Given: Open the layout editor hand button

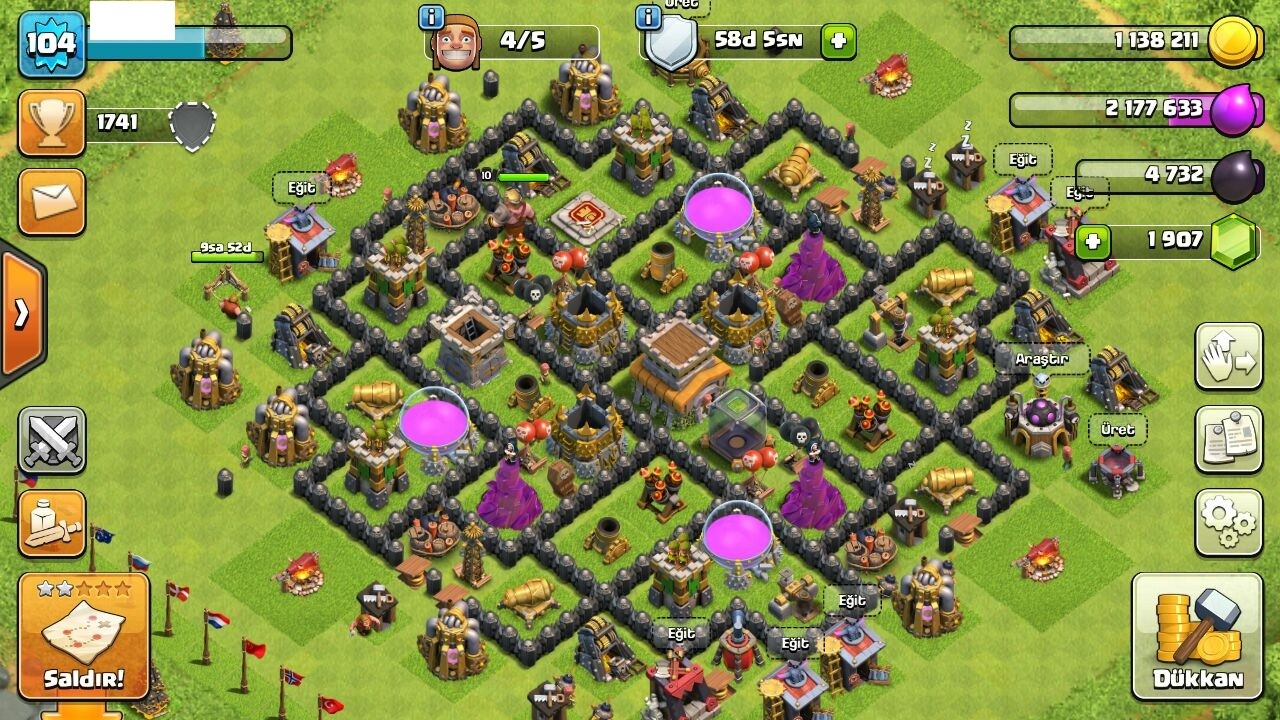Looking at the screenshot, I should pos(1228,356).
